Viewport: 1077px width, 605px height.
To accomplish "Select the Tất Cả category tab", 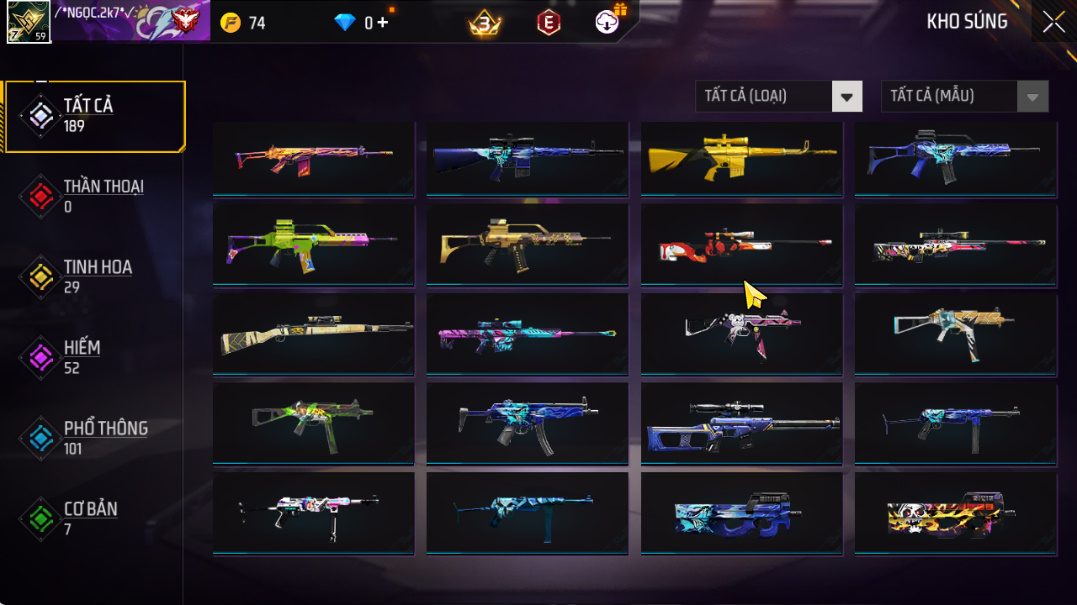I will (95, 116).
